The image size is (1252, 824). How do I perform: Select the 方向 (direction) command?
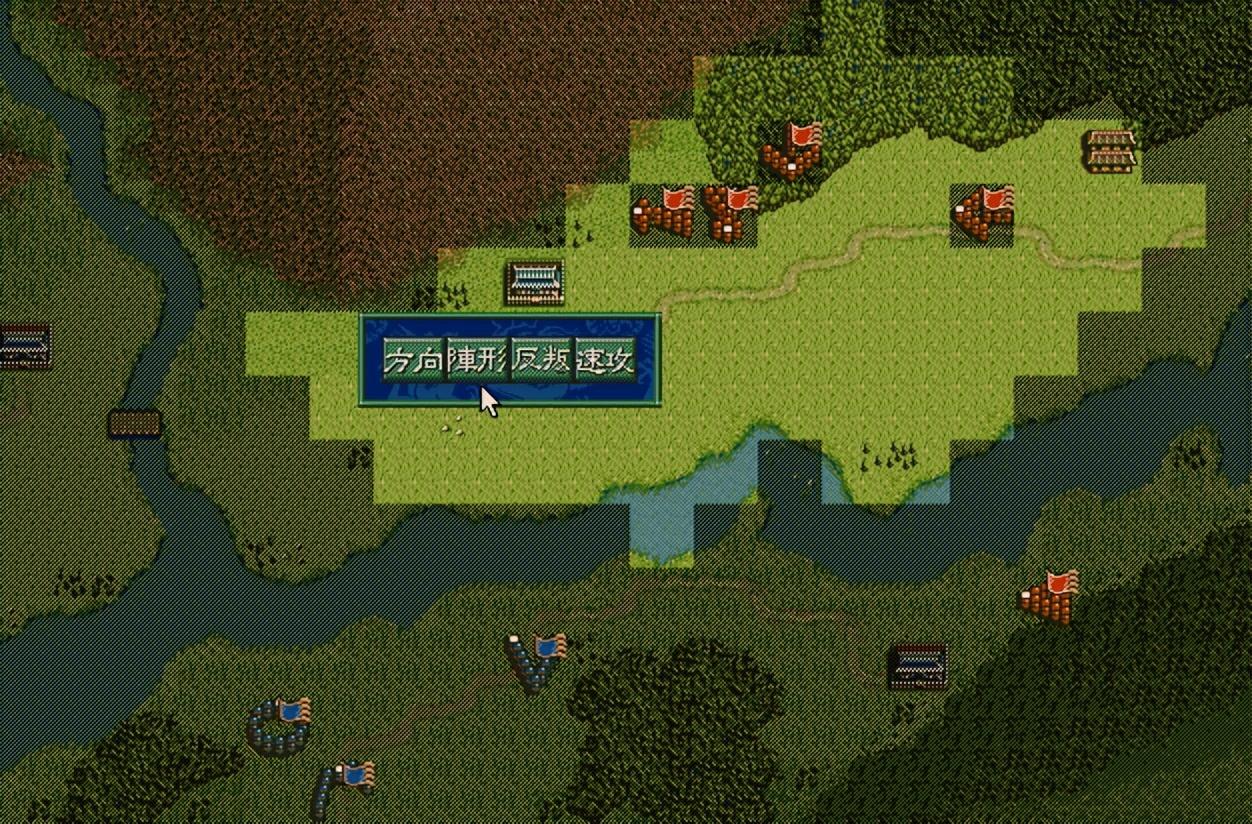pos(414,361)
